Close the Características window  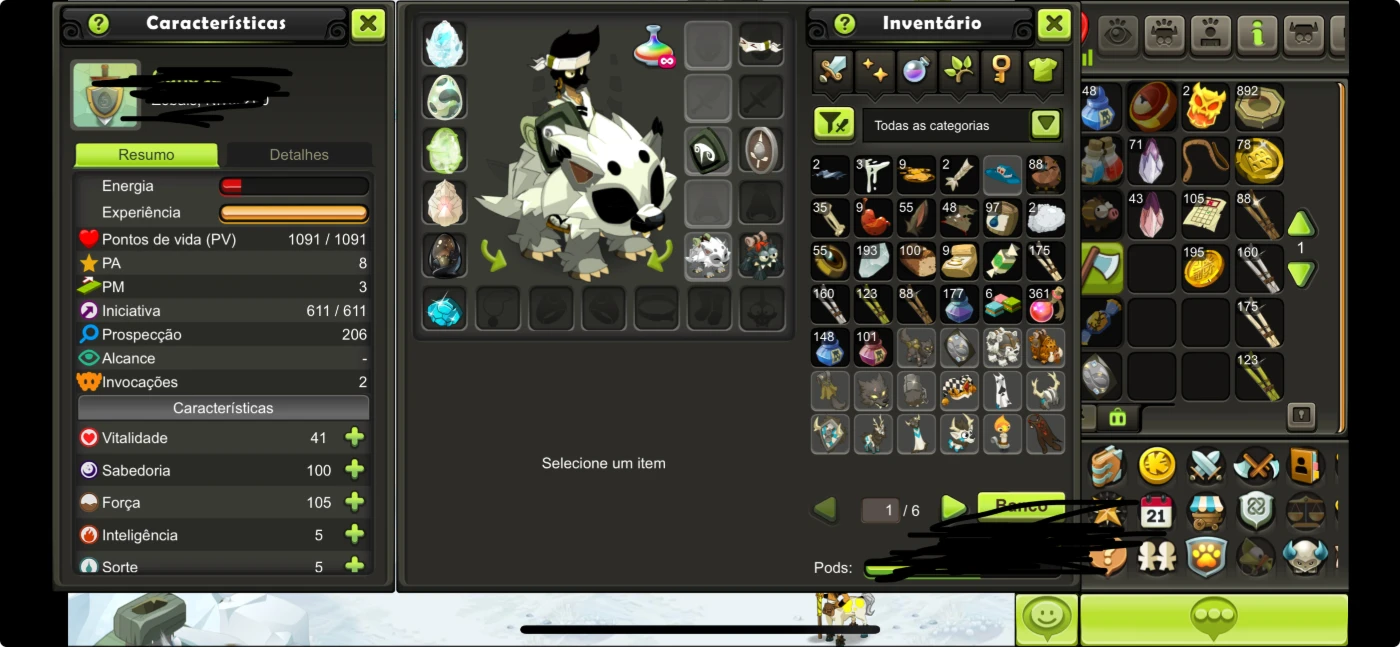[x=368, y=24]
